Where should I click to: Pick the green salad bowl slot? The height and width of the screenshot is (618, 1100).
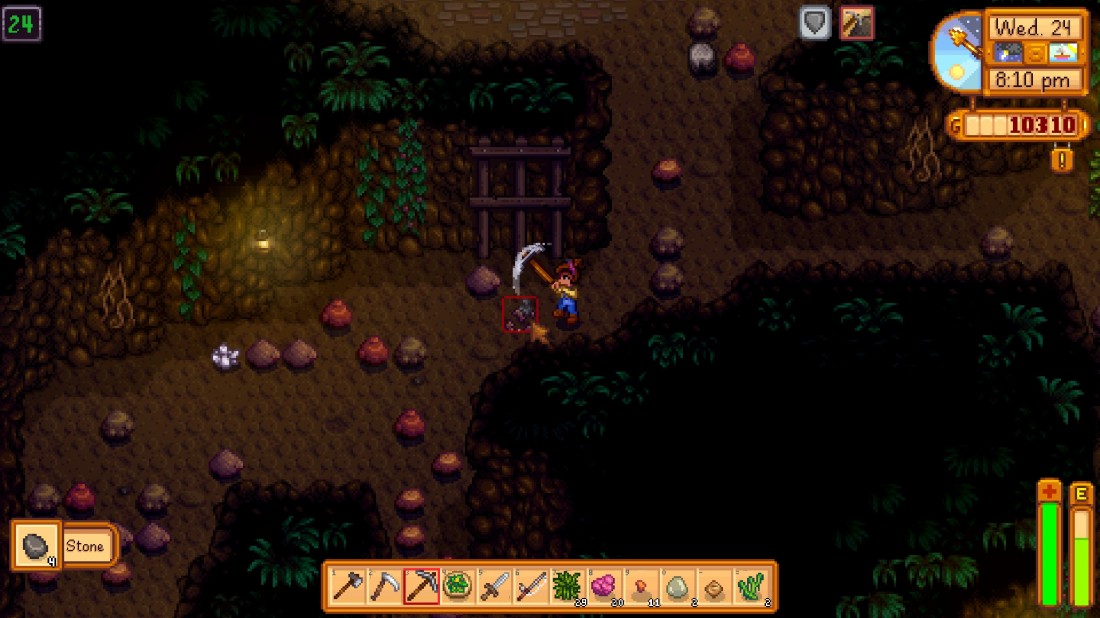(459, 587)
